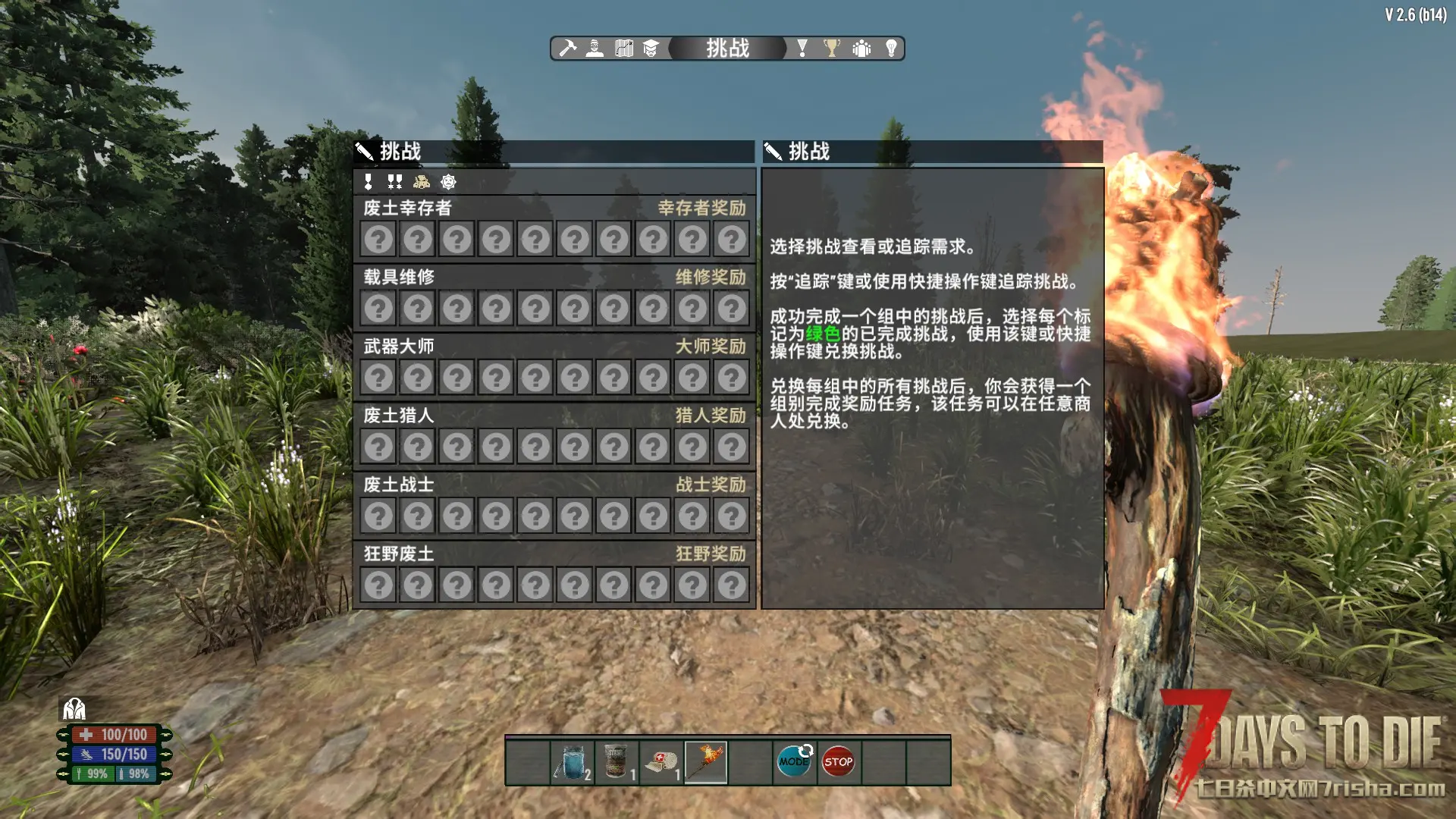The image size is (1456, 819).
Task: Open the trophy tab in the top bar
Action: click(832, 49)
